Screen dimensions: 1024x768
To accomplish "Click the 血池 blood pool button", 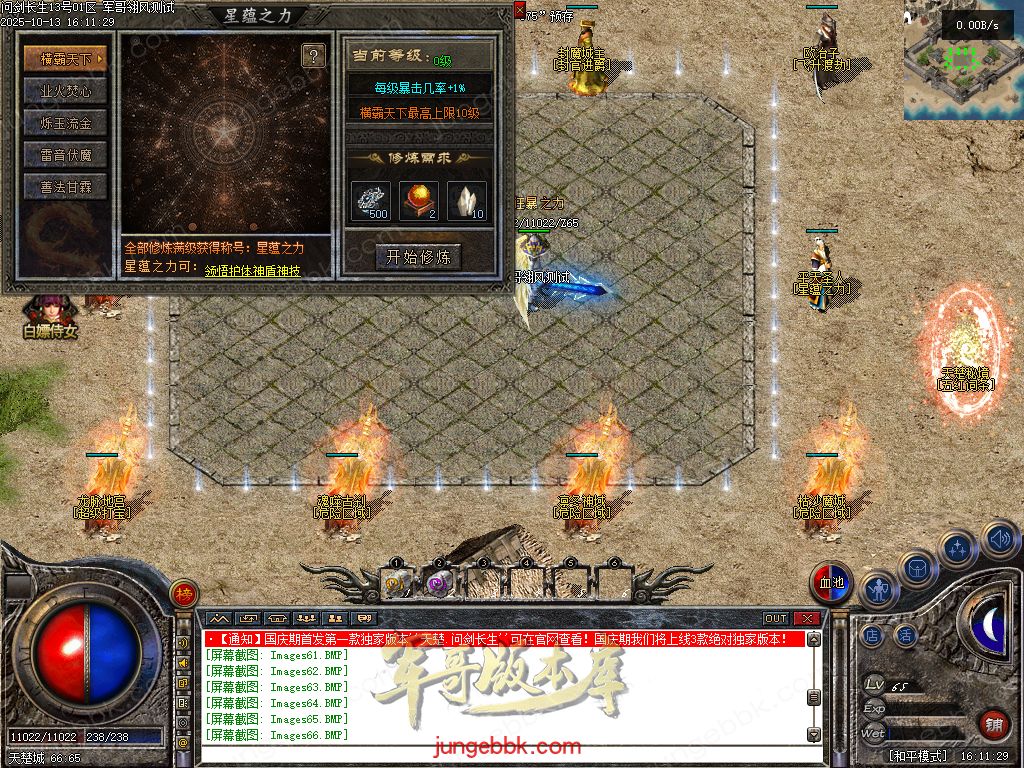I will 831,584.
